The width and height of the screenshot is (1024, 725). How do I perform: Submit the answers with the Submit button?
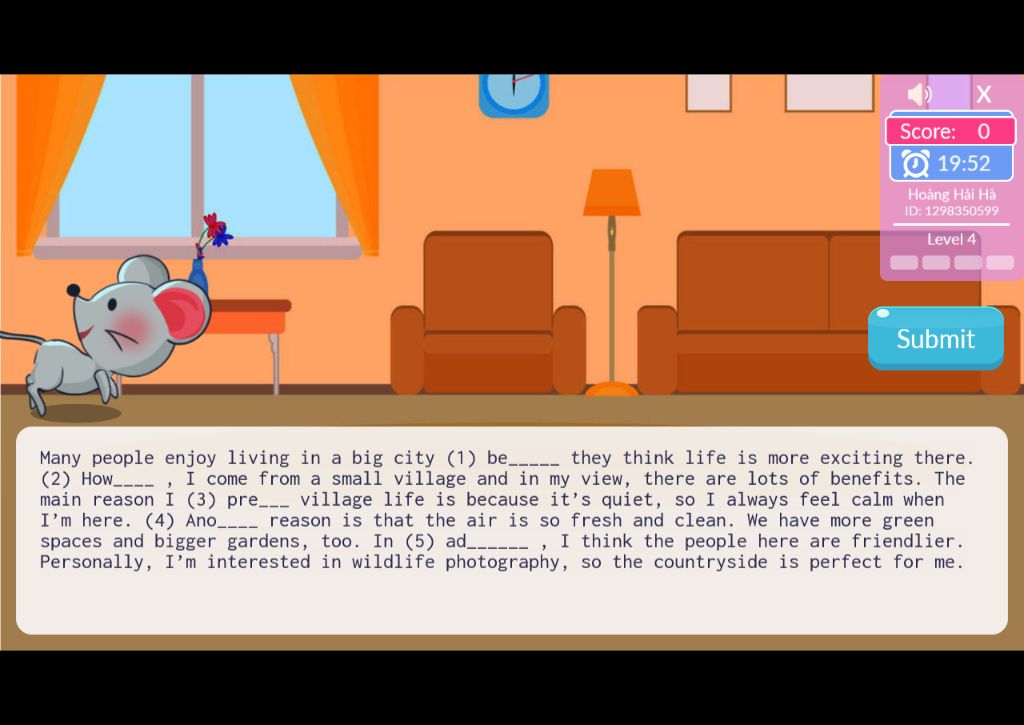(x=935, y=339)
